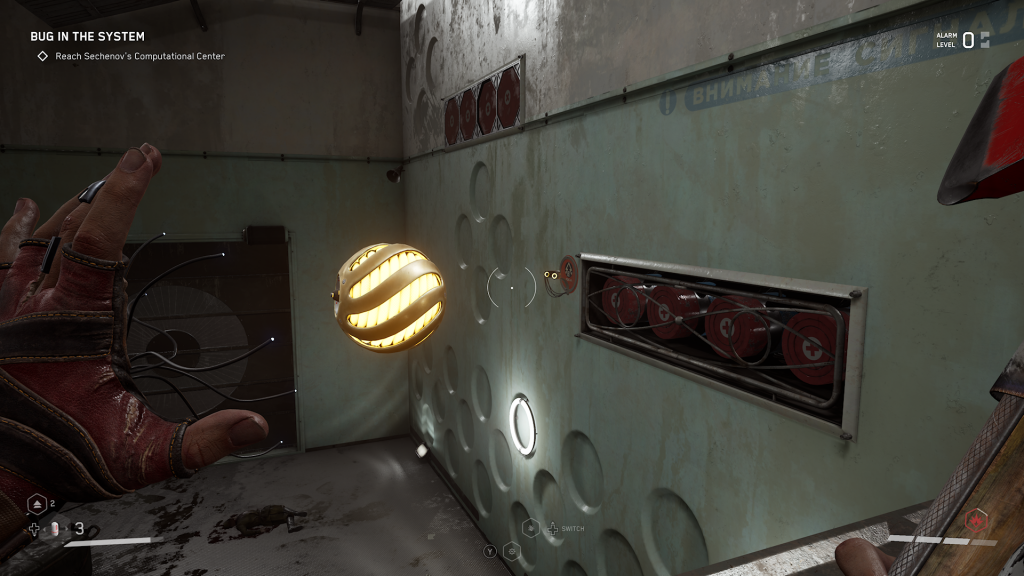The height and width of the screenshot is (576, 1024).
Task: Select the health capsule consumable slot
Action: click(x=55, y=529)
